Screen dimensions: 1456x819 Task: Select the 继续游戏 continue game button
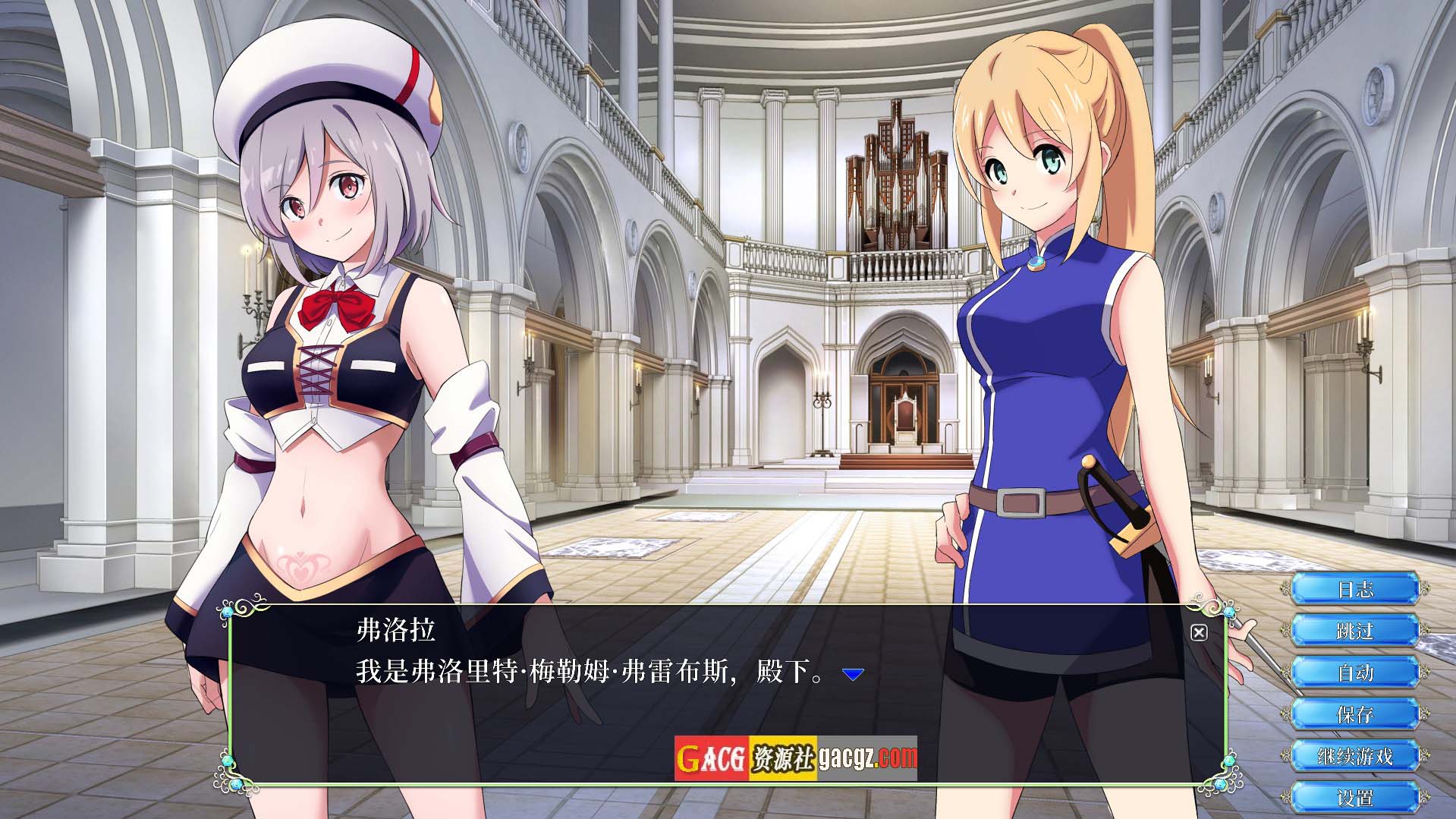(x=1355, y=756)
